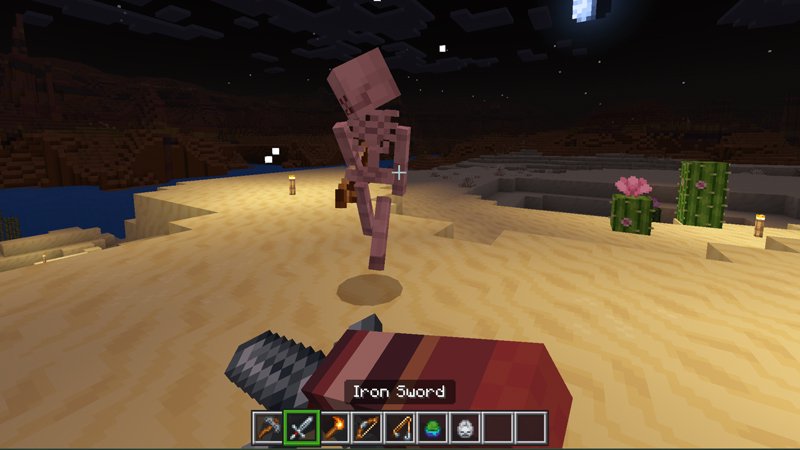Equip the bow from the hotbar
This screenshot has width=800, height=450.
[368, 427]
